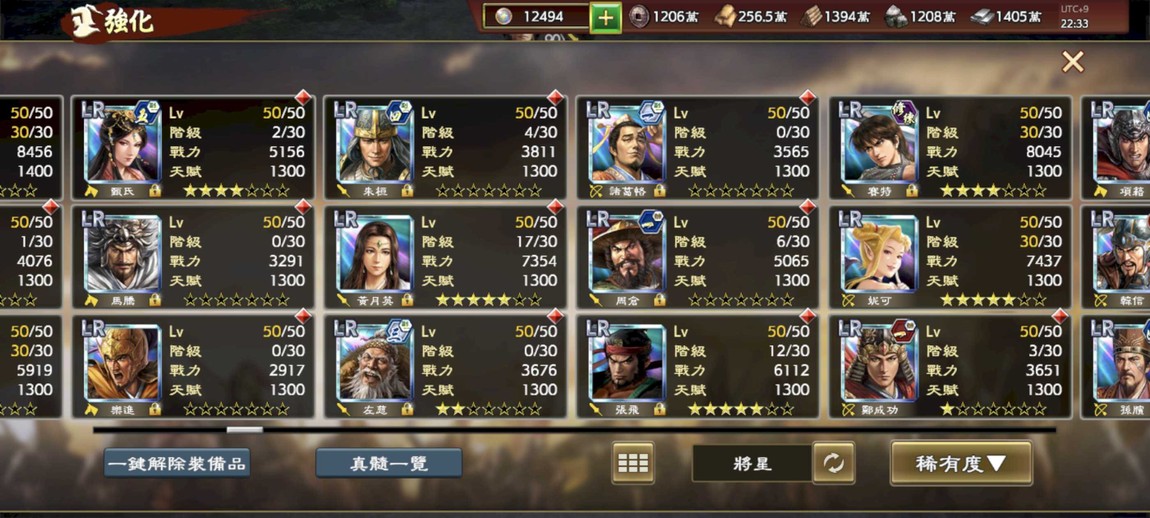Choose the 樂進 general card
The image size is (1150, 518).
click(x=193, y=366)
